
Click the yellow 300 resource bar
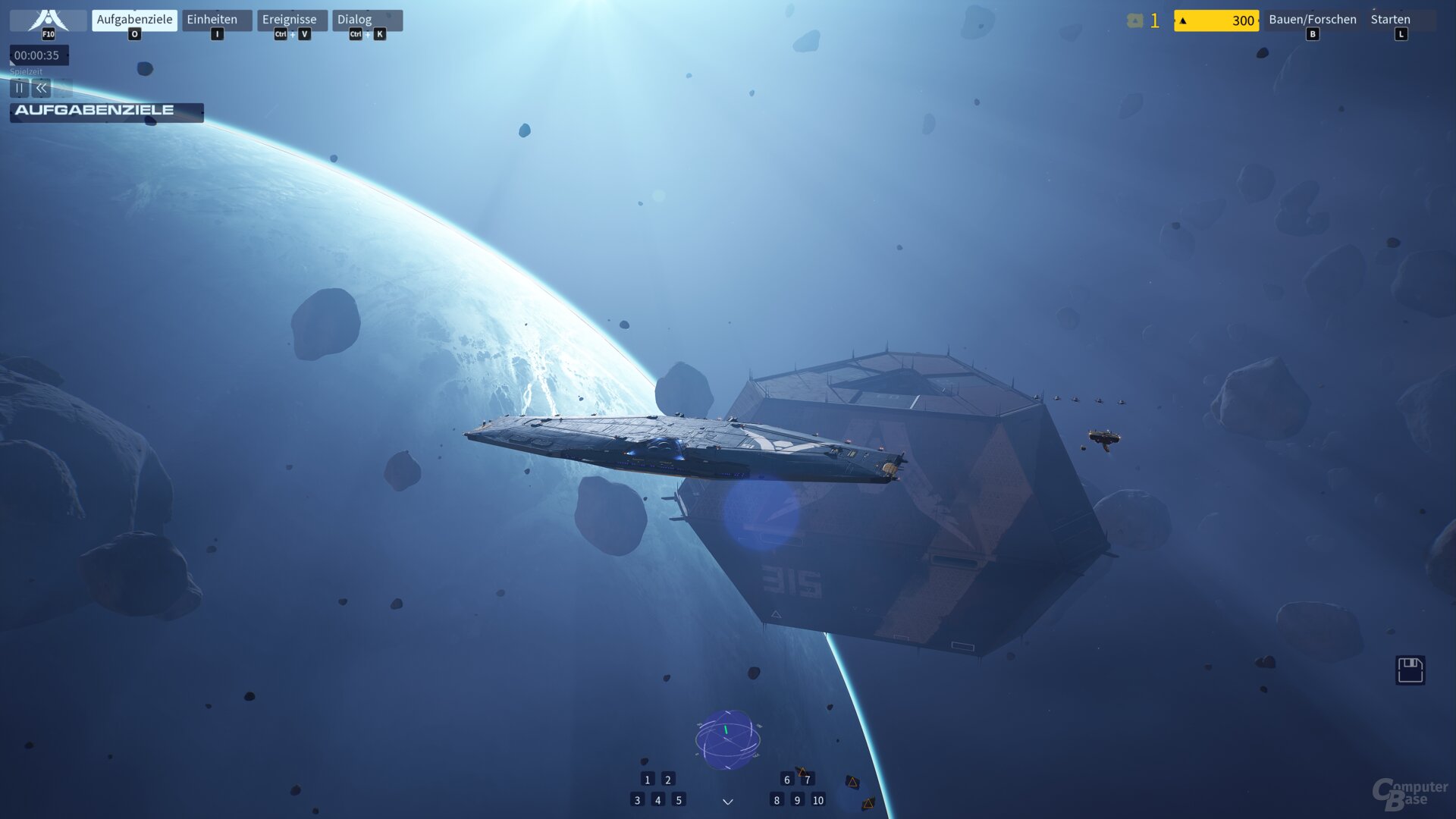(x=1216, y=20)
